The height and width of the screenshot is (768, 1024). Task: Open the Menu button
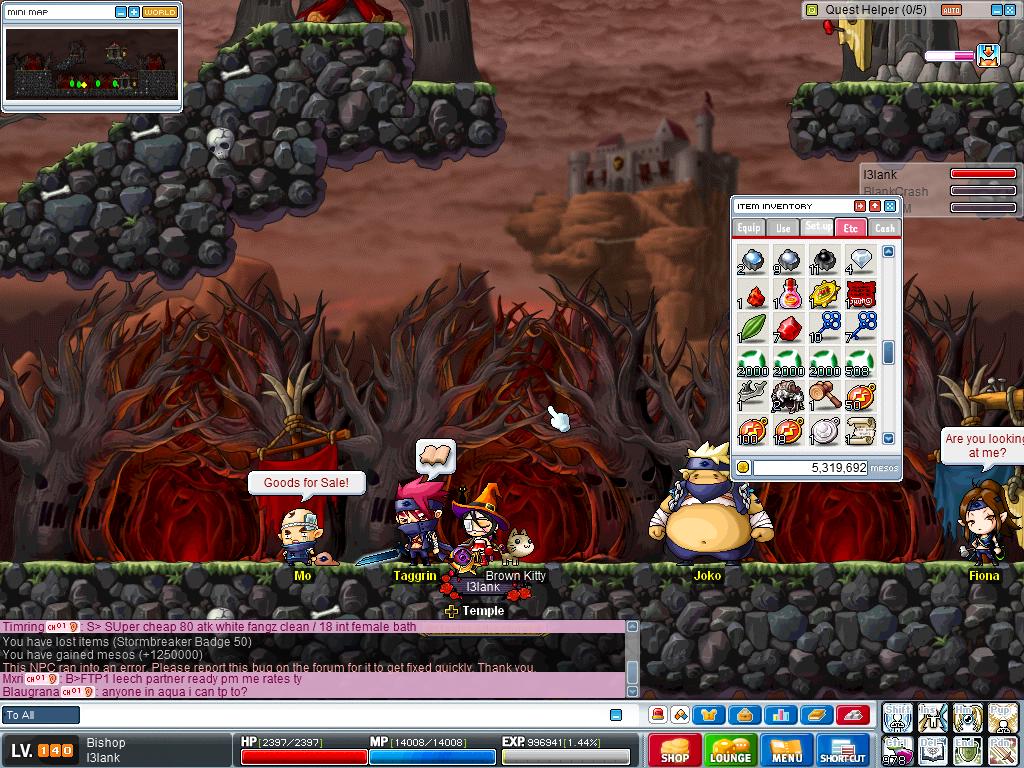(x=787, y=750)
